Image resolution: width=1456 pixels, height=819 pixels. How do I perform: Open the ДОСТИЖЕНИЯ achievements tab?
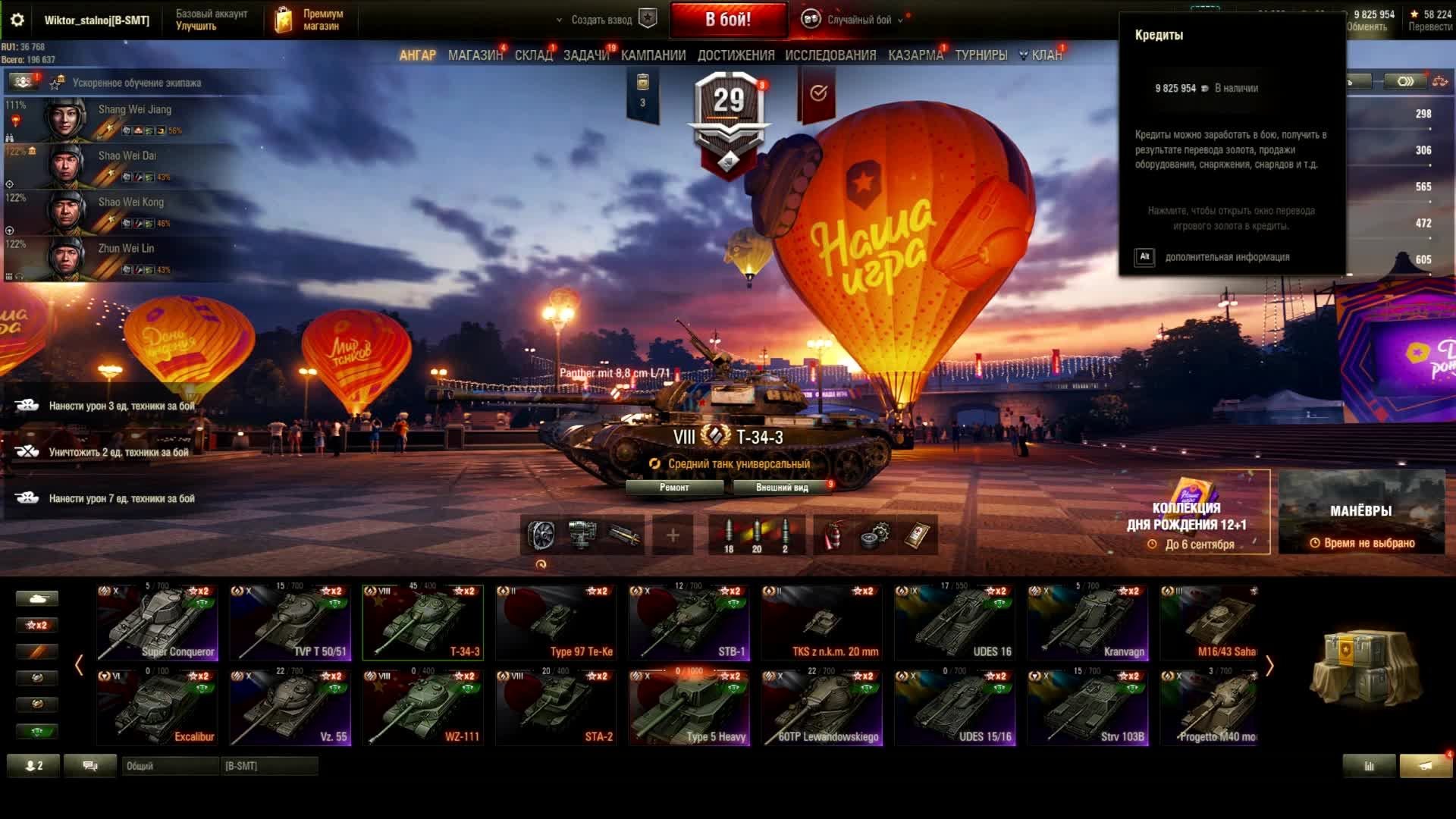click(x=736, y=55)
